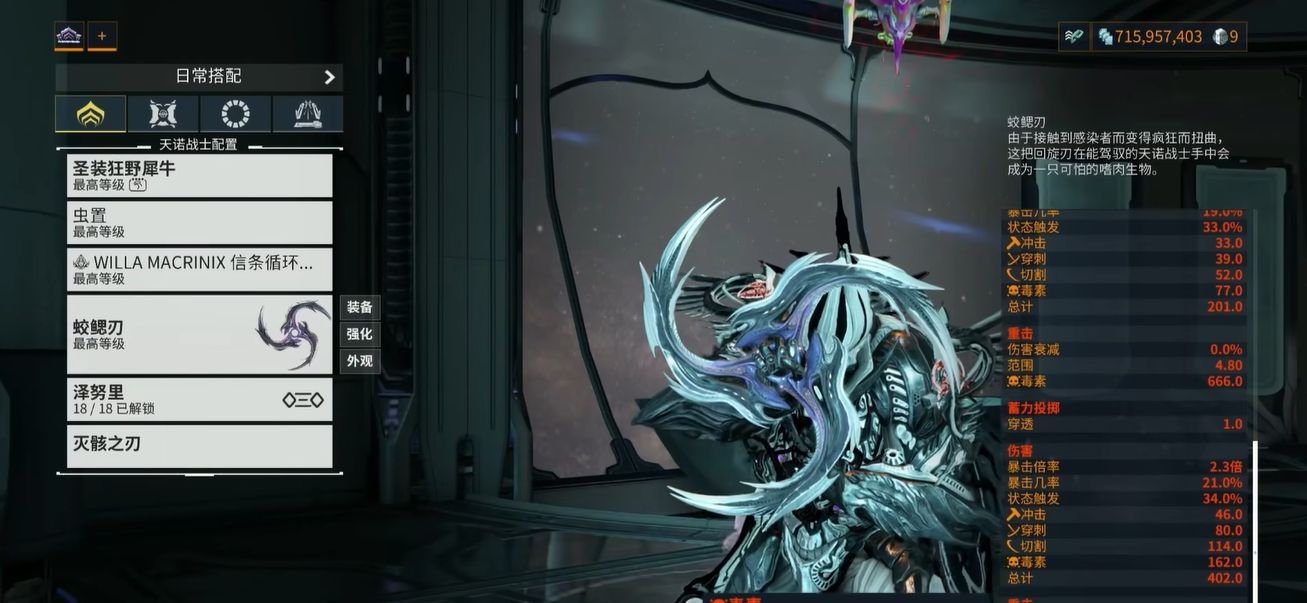Click the clan emblem icon at top left
1307x603 pixels.
(69, 37)
